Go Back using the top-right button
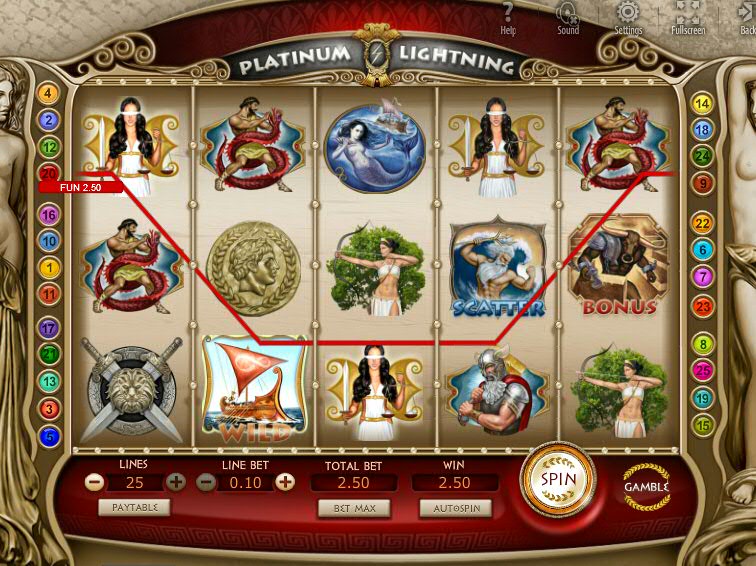This screenshot has height=566, width=756. 743,18
